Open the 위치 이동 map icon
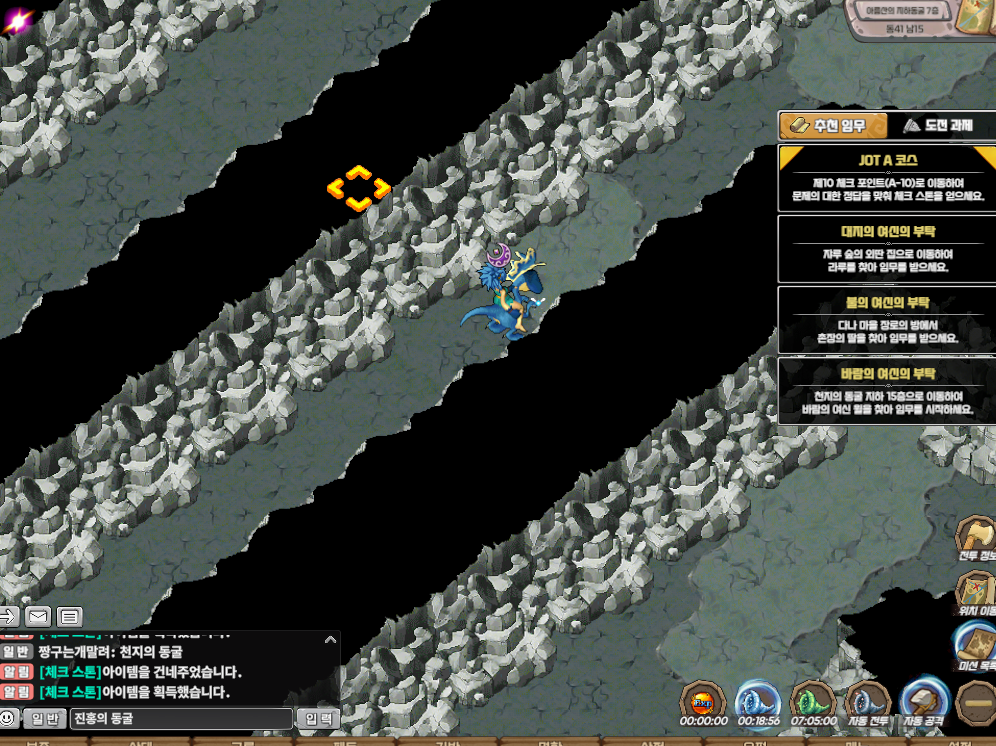Image resolution: width=996 pixels, height=746 pixels. [x=975, y=592]
